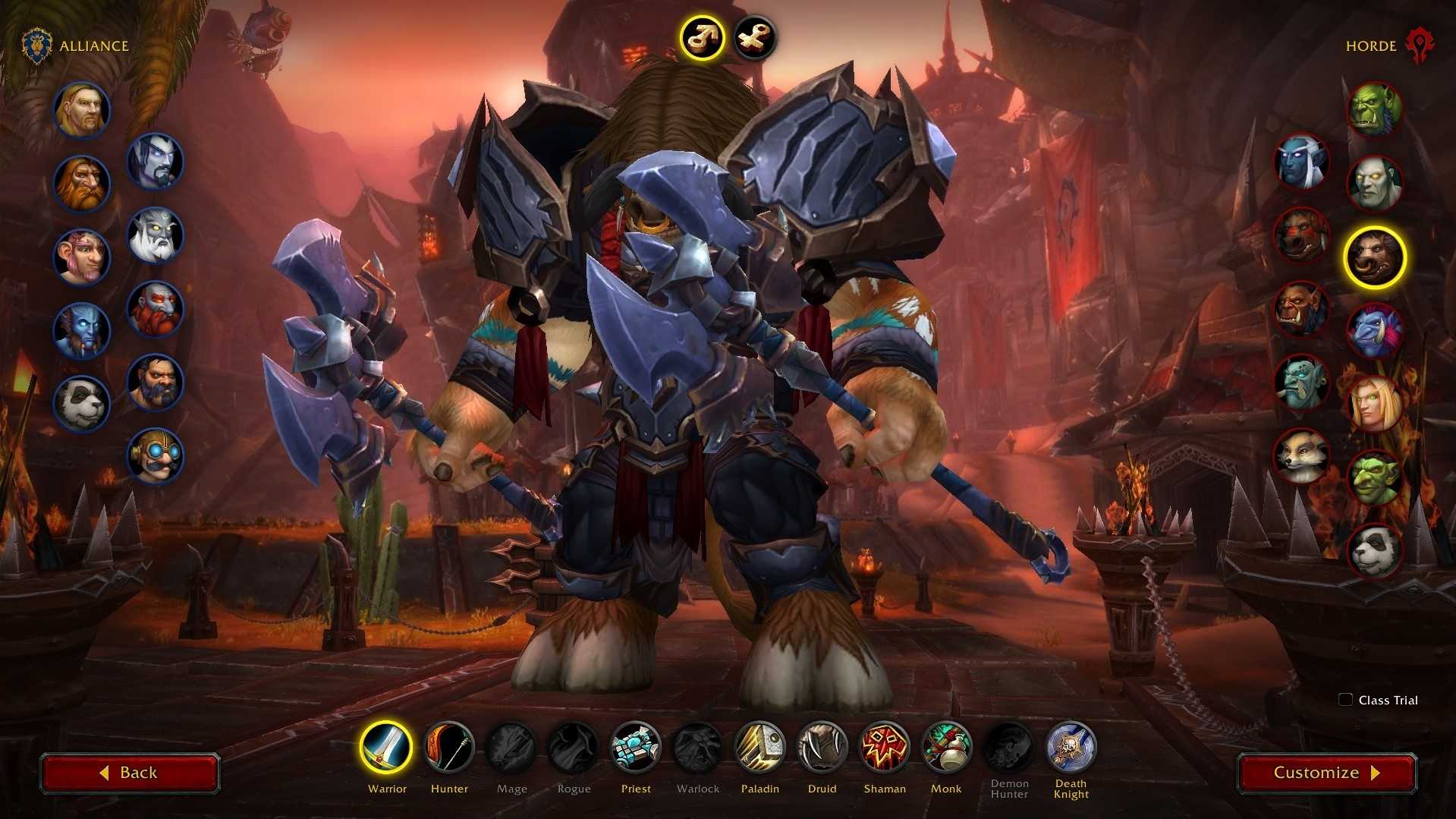Choose the Human race portrait
Viewport: 1456px width, 819px height.
click(81, 110)
